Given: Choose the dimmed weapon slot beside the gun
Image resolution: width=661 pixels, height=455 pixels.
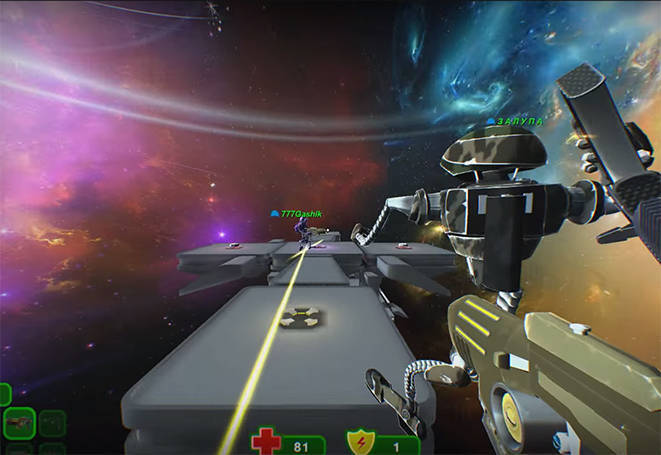Looking at the screenshot, I should tap(52, 424).
